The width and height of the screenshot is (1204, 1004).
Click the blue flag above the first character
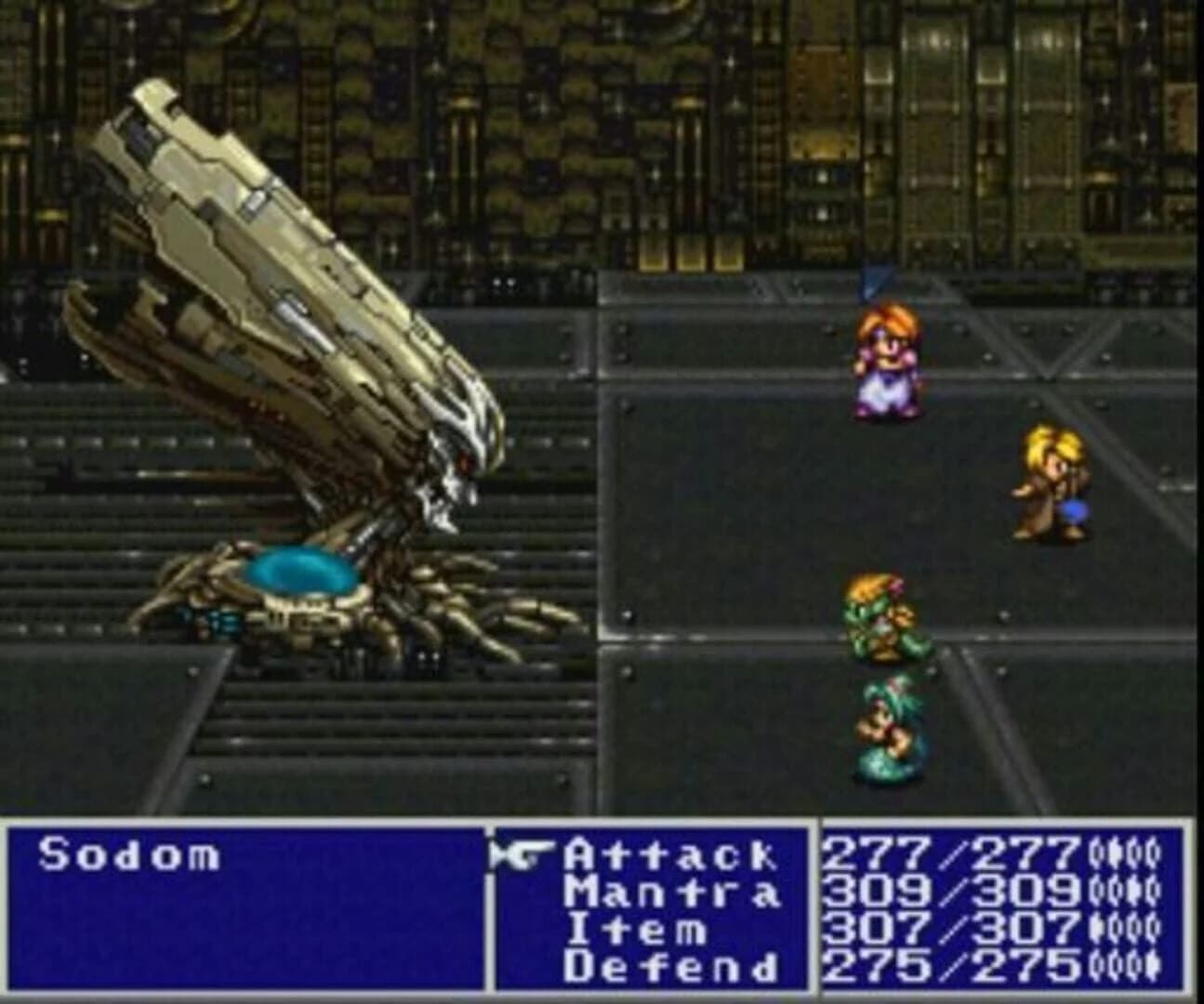click(x=872, y=281)
